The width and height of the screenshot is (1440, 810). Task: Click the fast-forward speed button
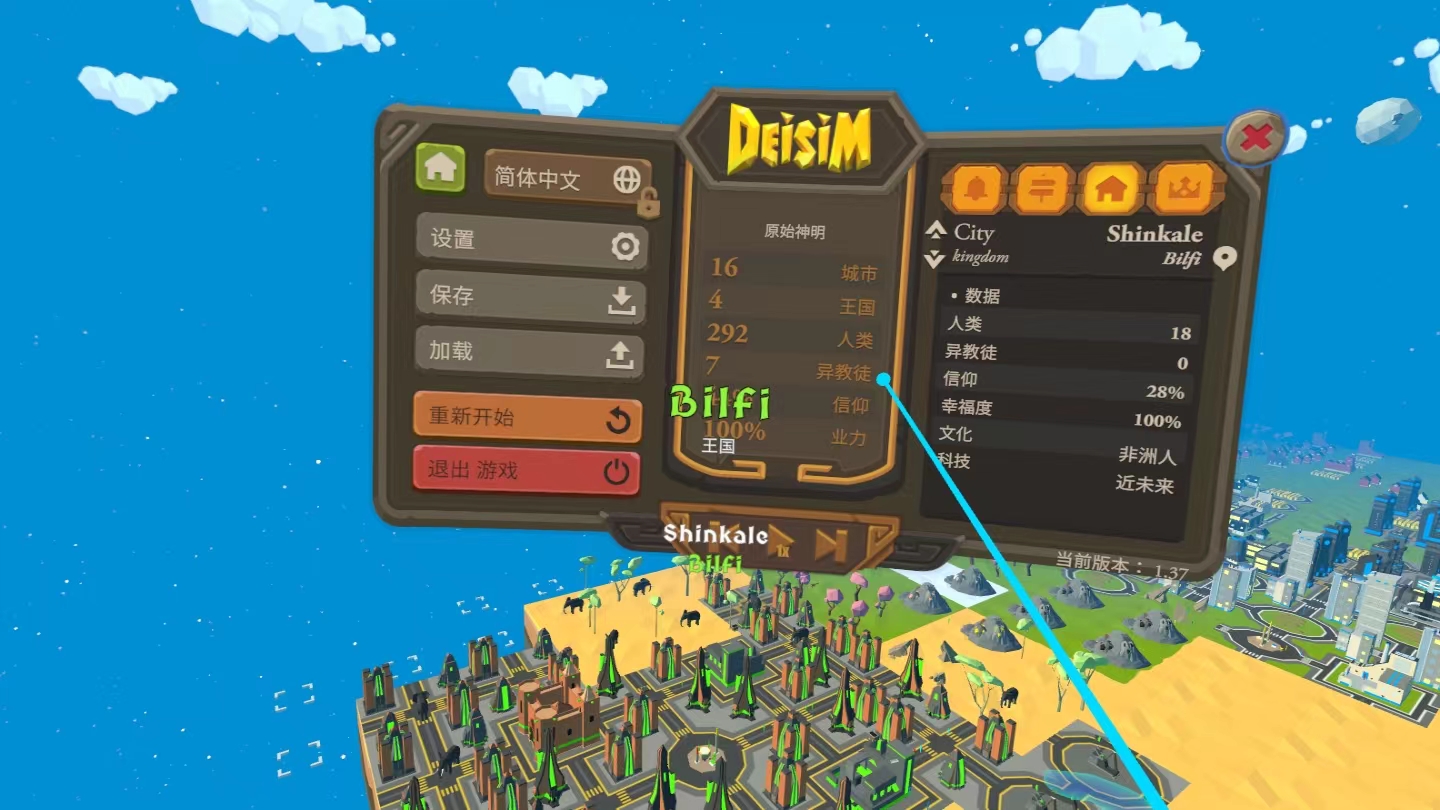pos(830,545)
